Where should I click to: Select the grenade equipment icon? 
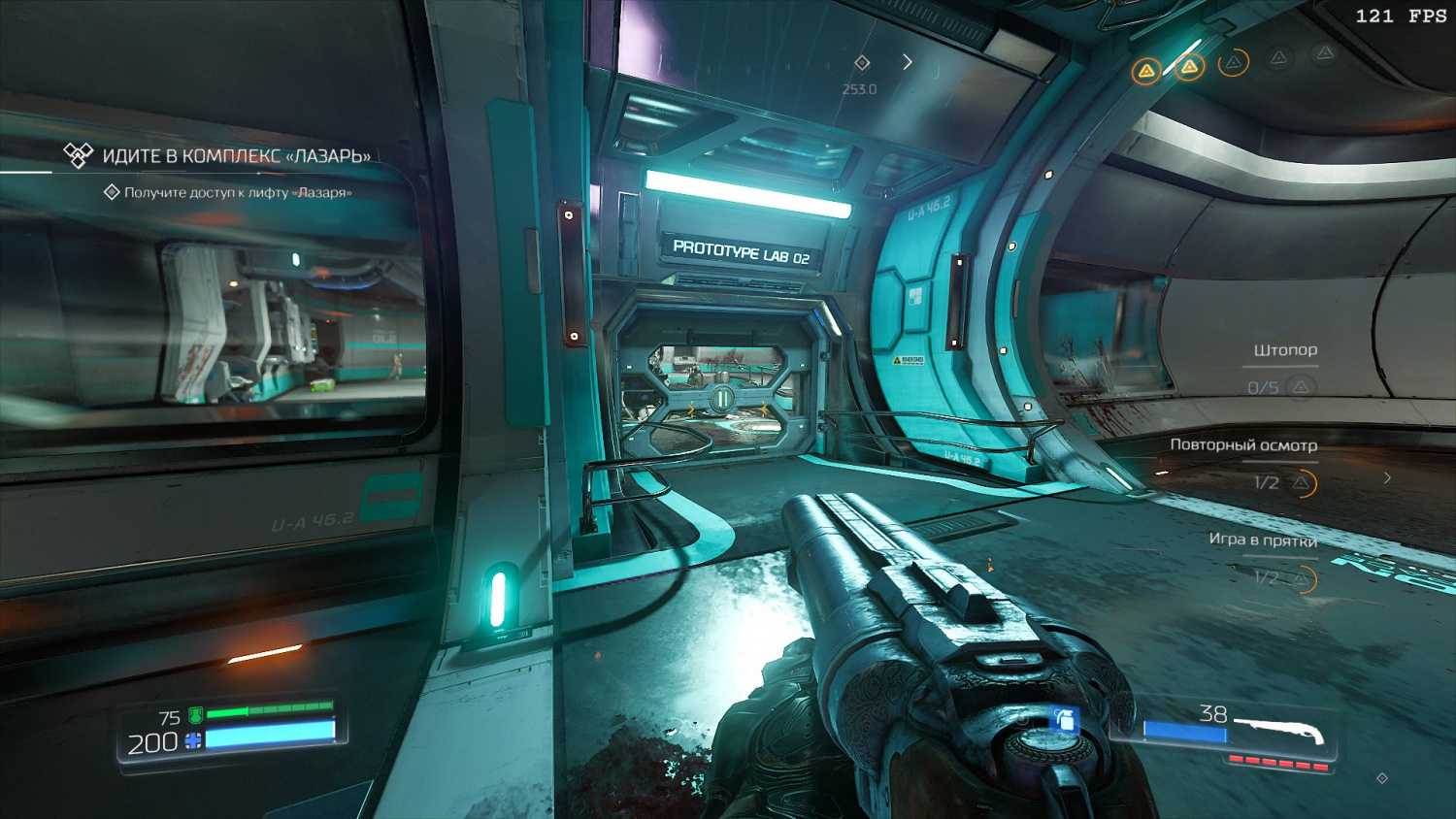(x=1065, y=721)
